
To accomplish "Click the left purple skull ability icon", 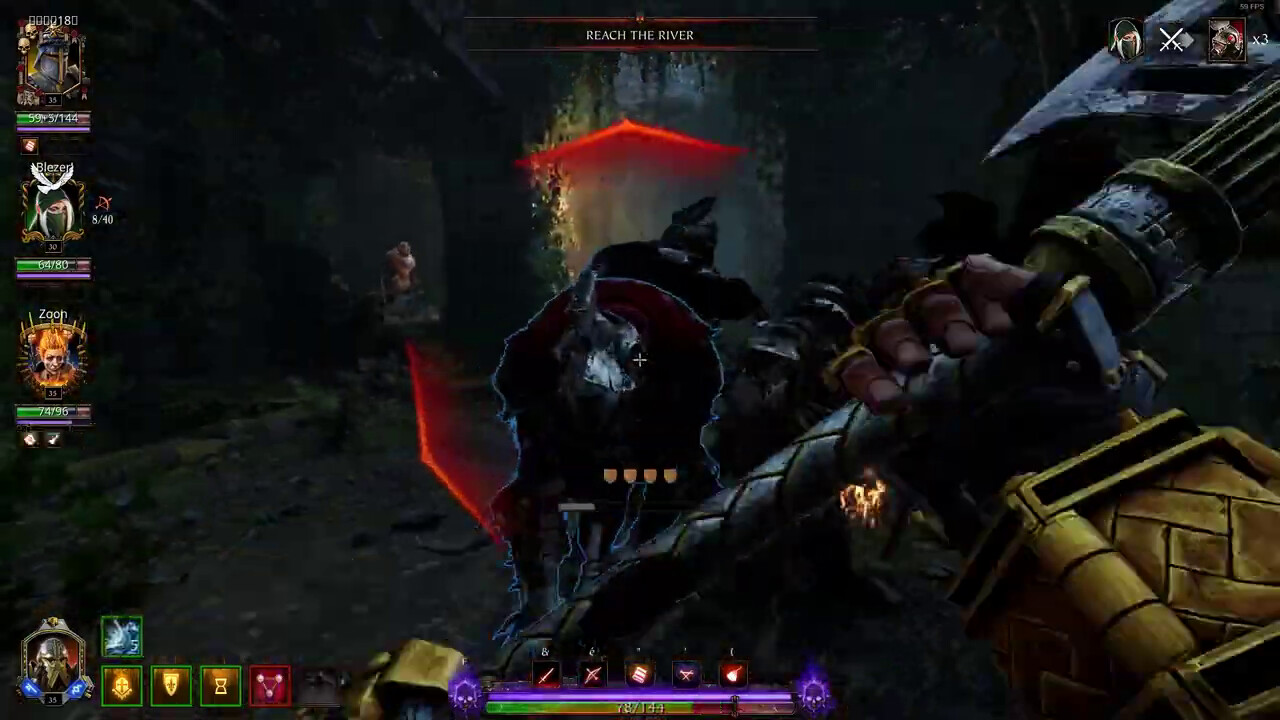I will pyautogui.click(x=465, y=692).
